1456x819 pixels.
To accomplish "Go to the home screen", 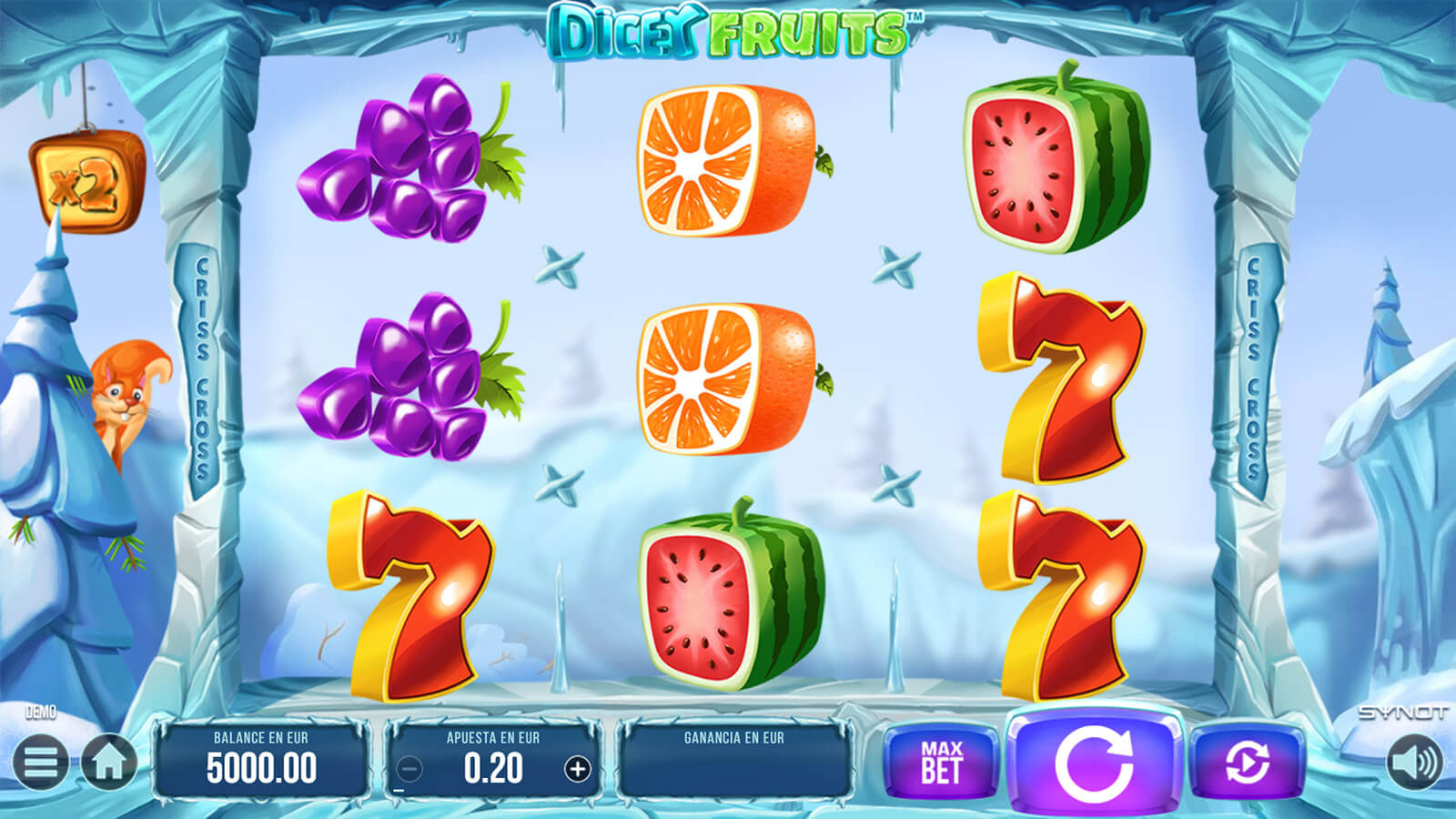I will 109,762.
